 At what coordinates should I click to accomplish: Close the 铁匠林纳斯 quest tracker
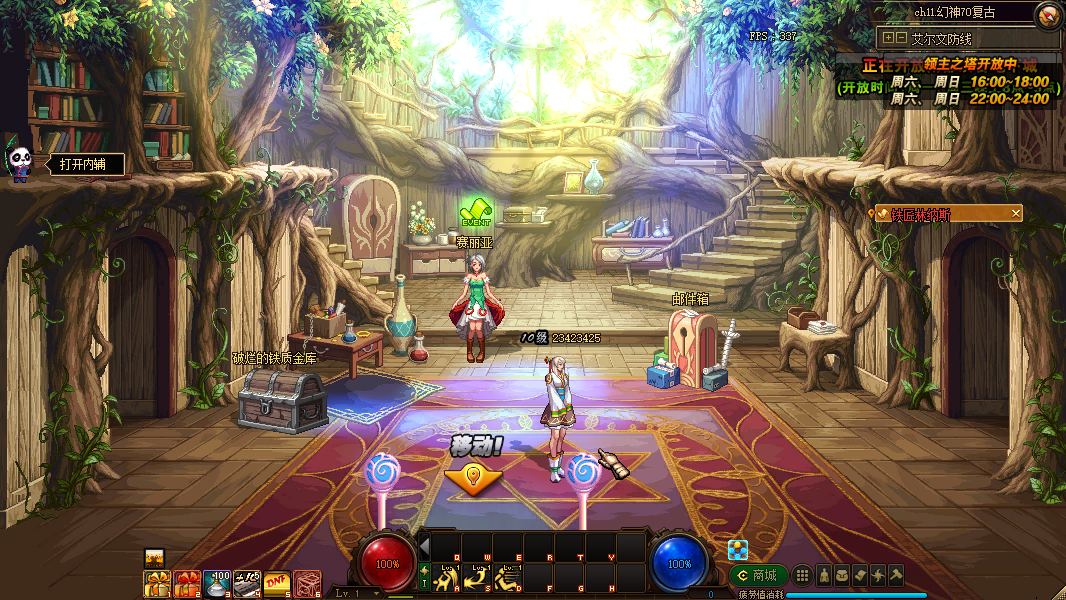(1016, 213)
